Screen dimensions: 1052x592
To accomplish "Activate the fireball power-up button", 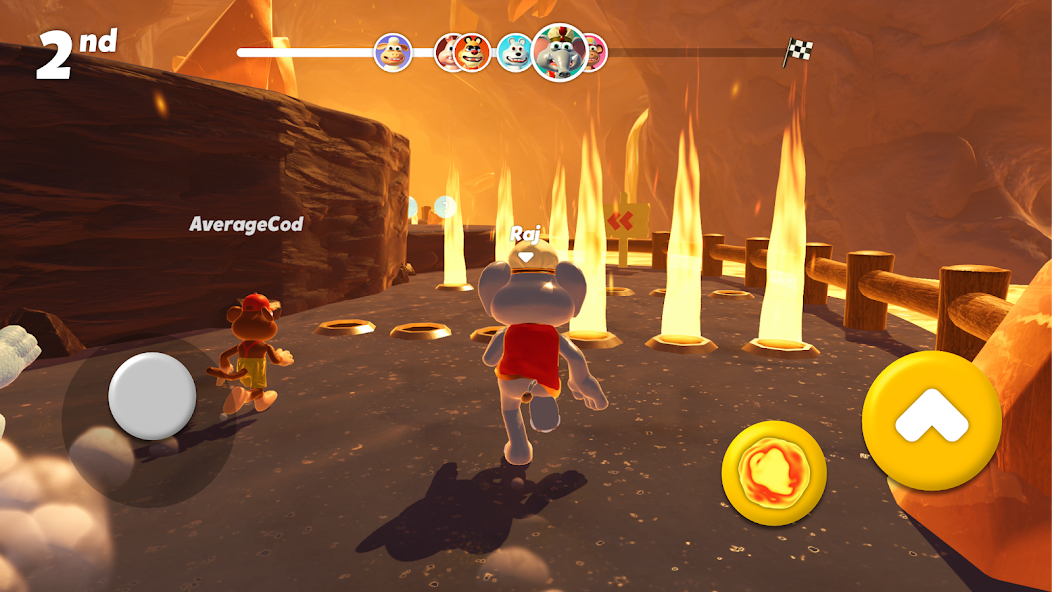I will tap(773, 472).
